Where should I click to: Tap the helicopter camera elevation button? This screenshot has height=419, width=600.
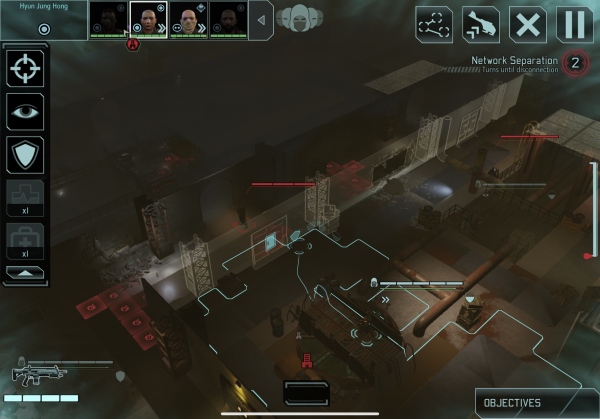click(481, 22)
